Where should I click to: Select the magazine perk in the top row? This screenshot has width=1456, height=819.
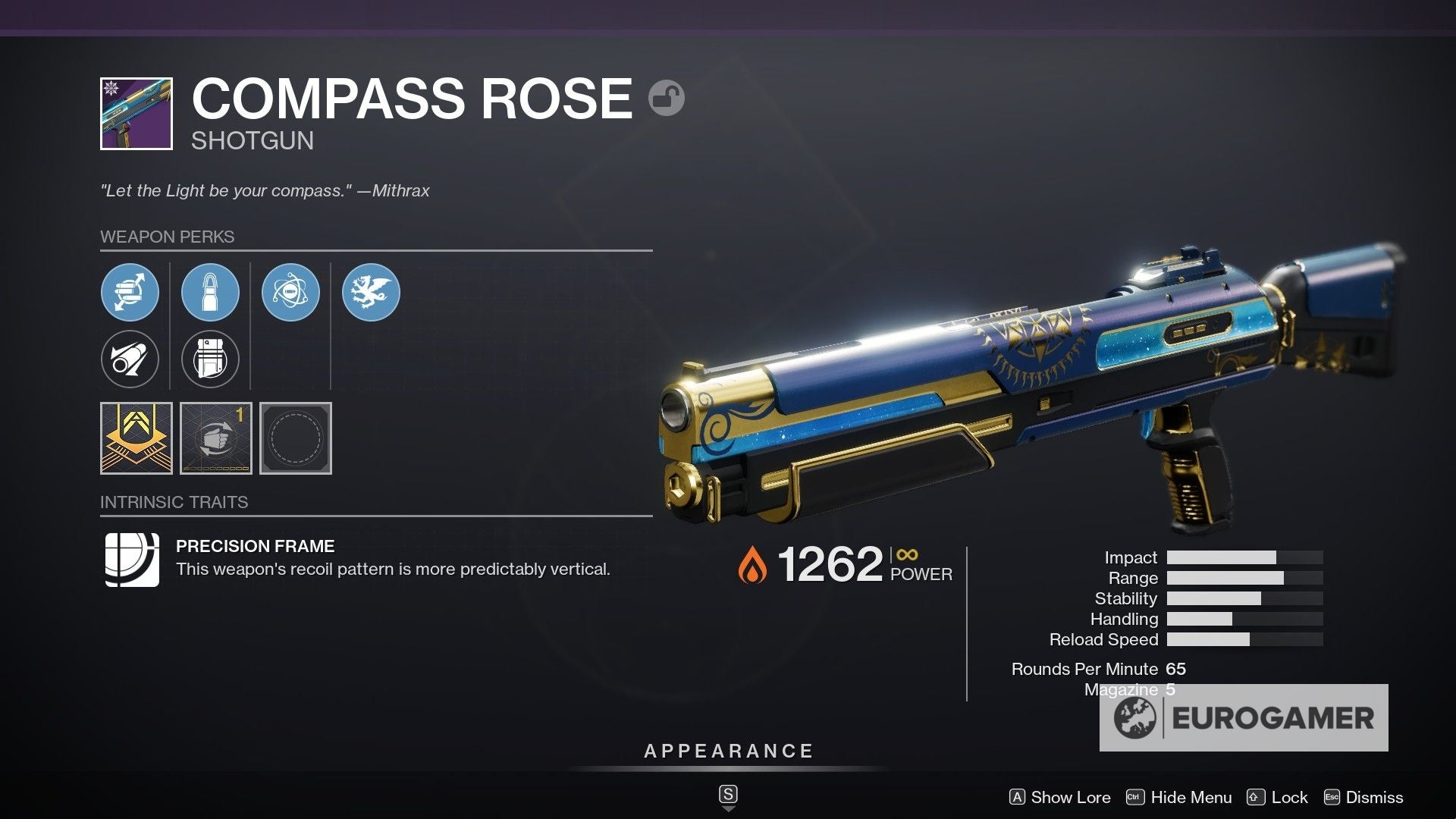click(210, 292)
